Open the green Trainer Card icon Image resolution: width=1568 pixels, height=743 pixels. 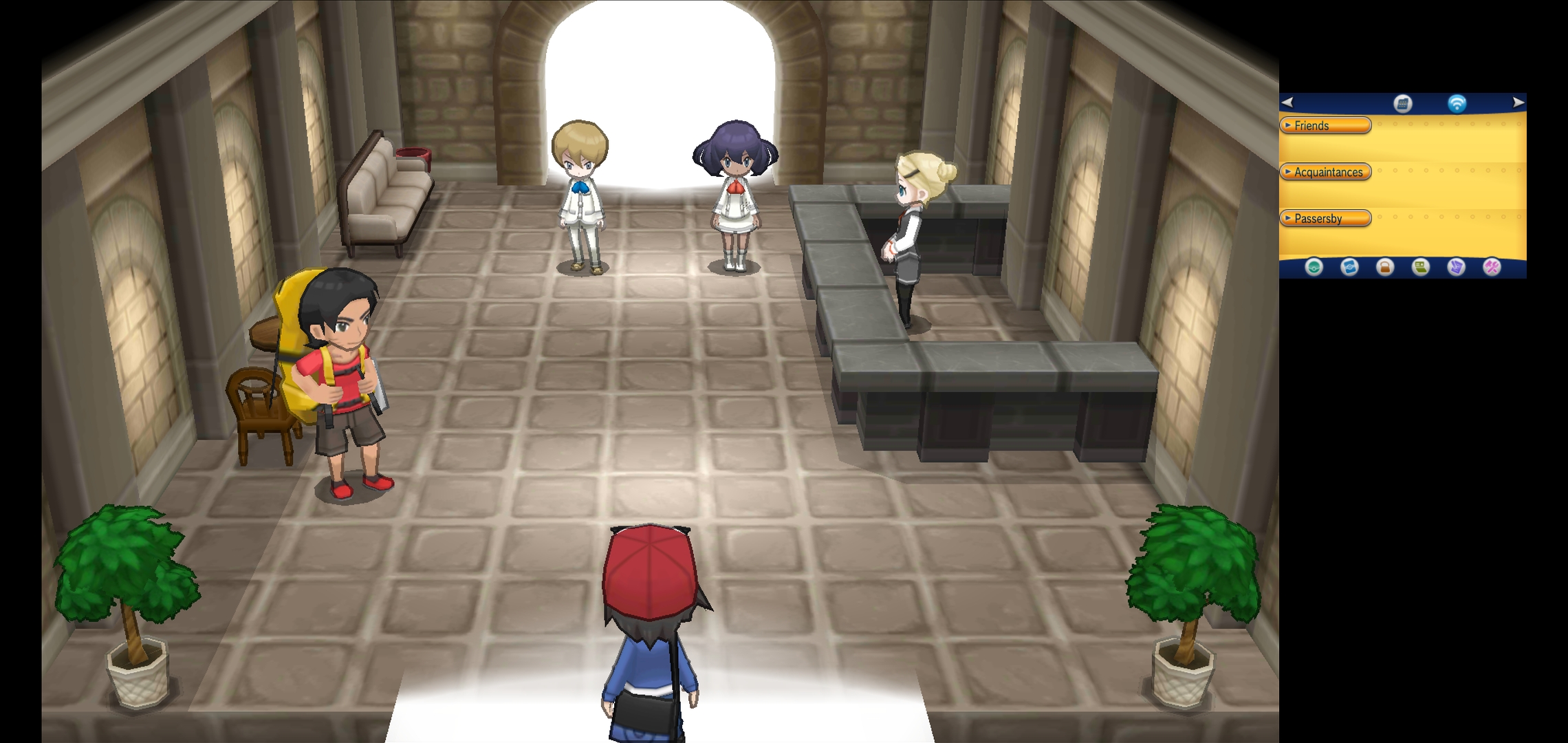[1420, 267]
